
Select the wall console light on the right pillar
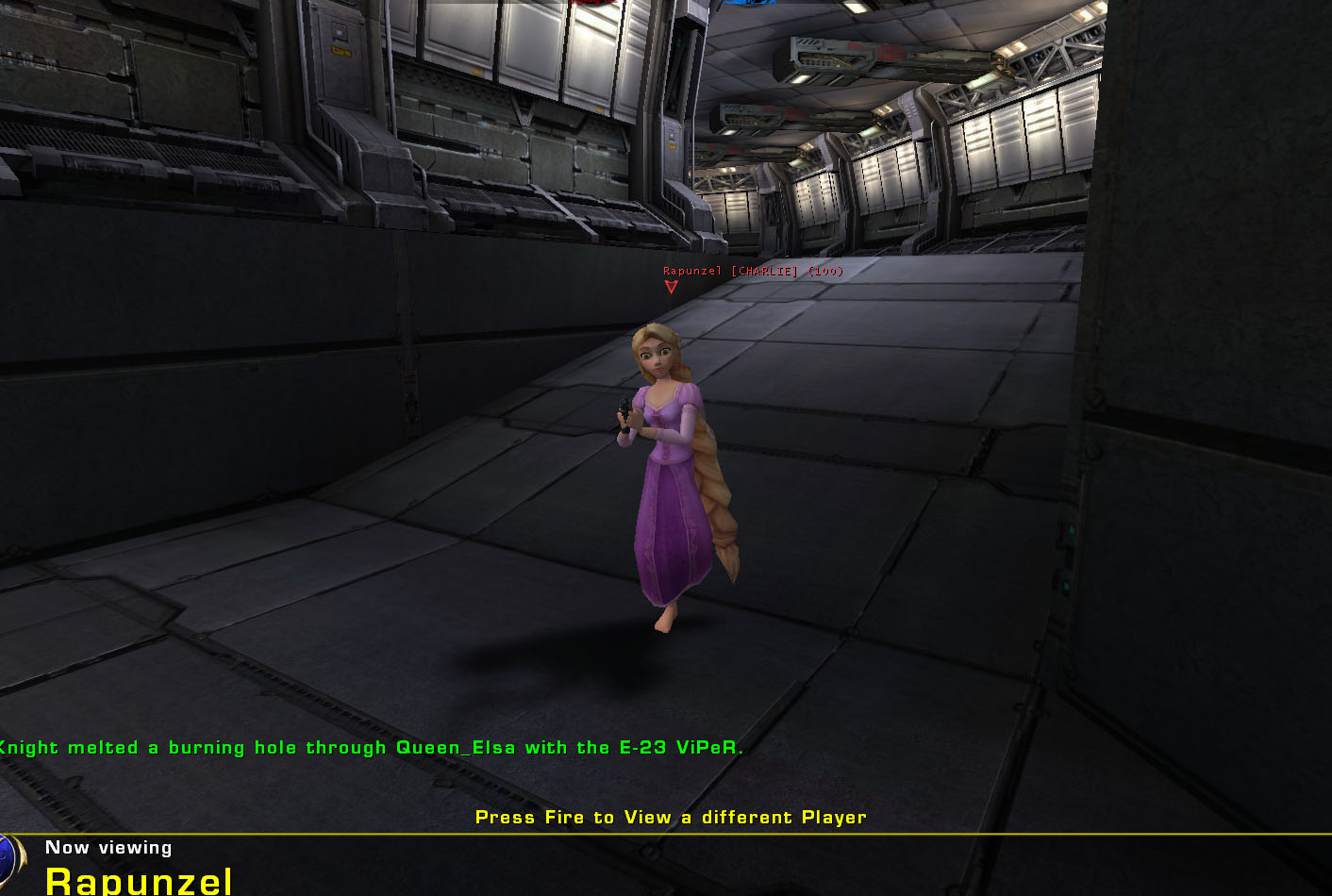click(1072, 530)
